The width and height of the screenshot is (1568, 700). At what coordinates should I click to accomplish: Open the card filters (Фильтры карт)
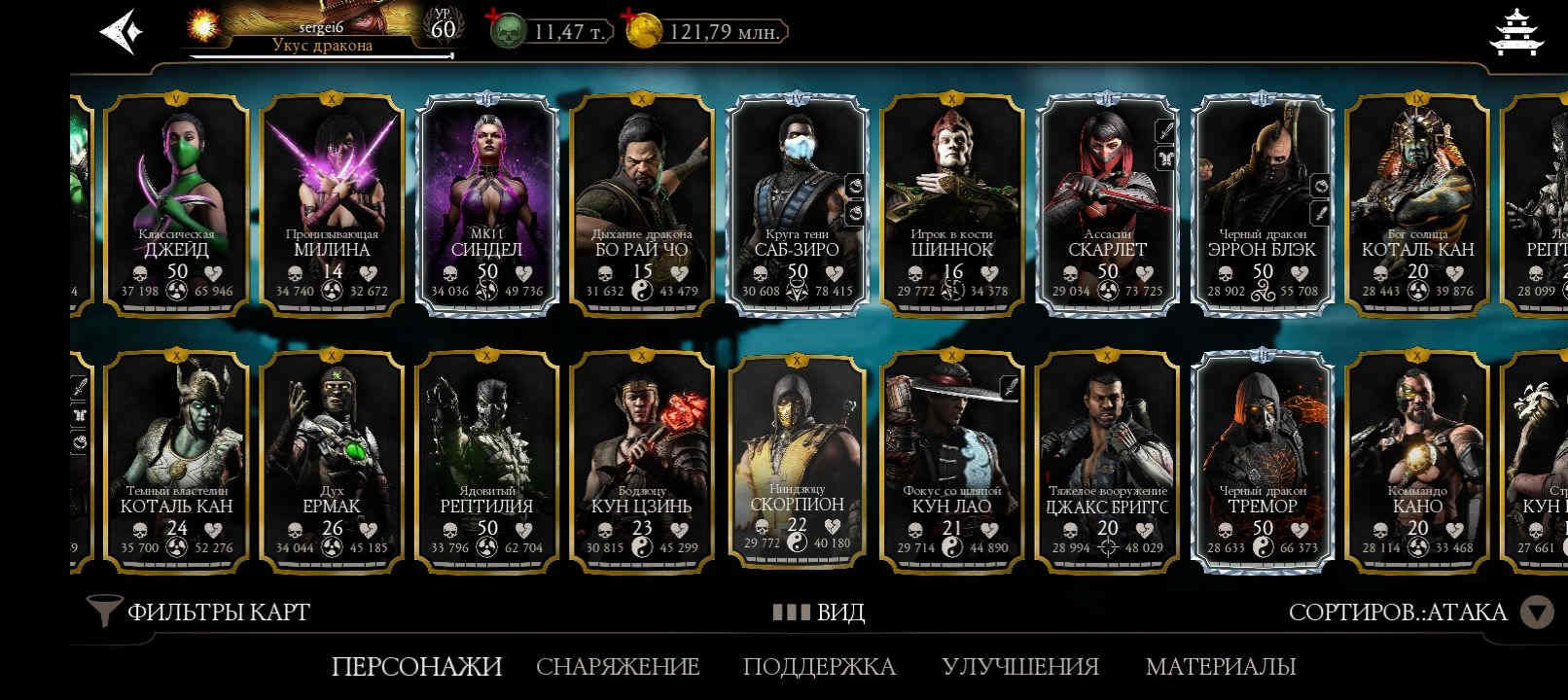(x=199, y=612)
